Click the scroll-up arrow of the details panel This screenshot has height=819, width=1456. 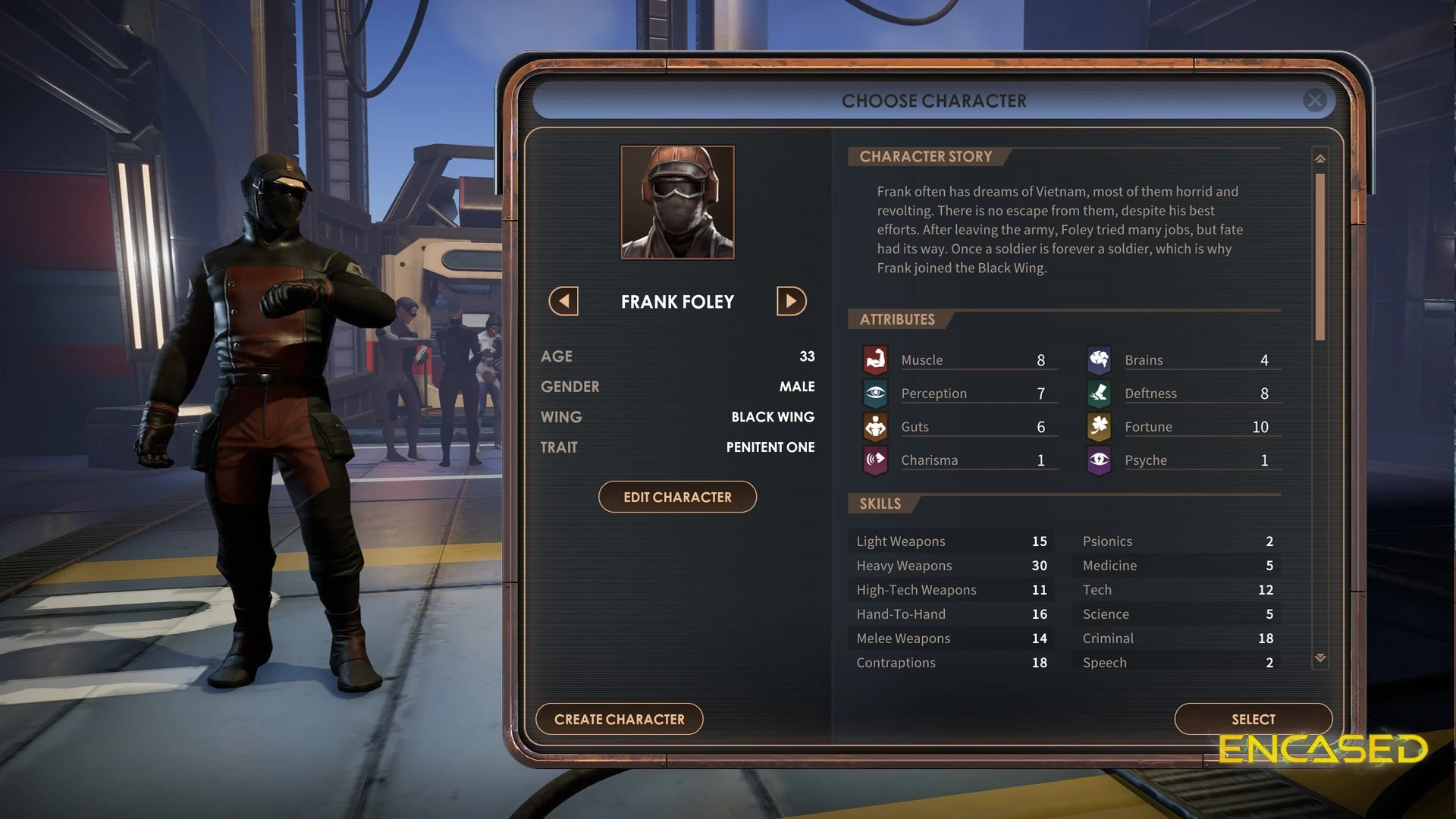coord(1320,158)
